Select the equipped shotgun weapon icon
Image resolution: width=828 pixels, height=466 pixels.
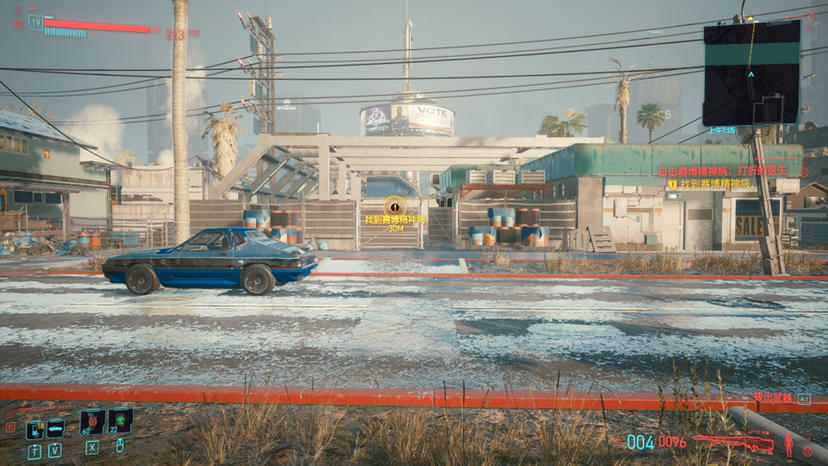pos(733,443)
